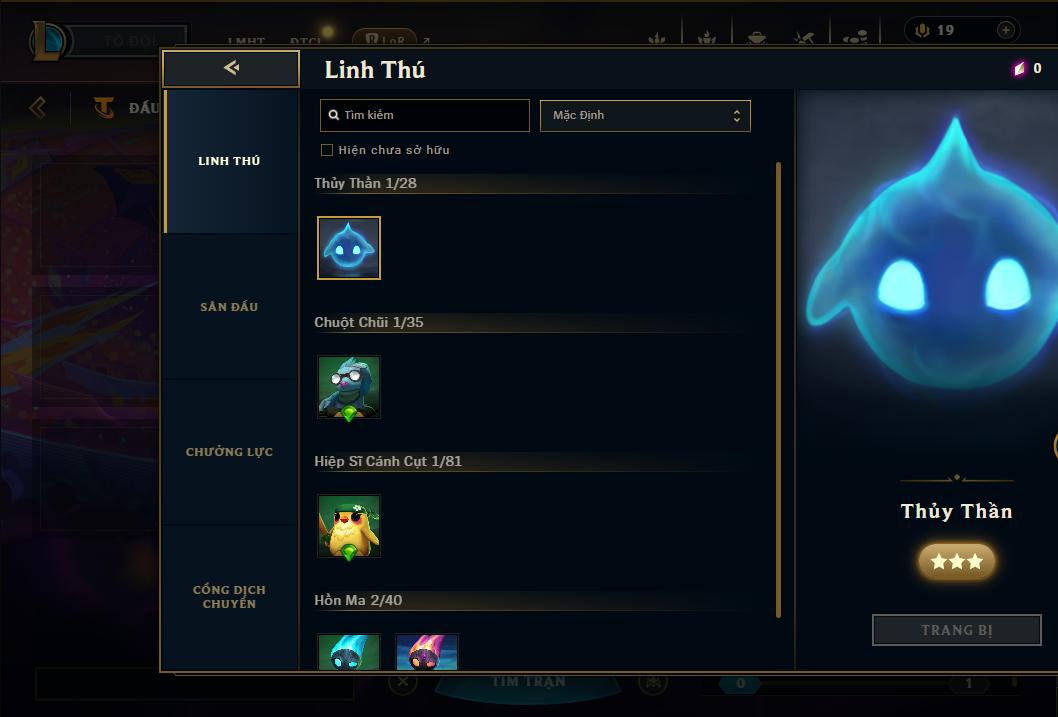Select the cyan-flame Hồn Ma thumbnail
Image resolution: width=1058 pixels, height=717 pixels.
click(x=349, y=652)
